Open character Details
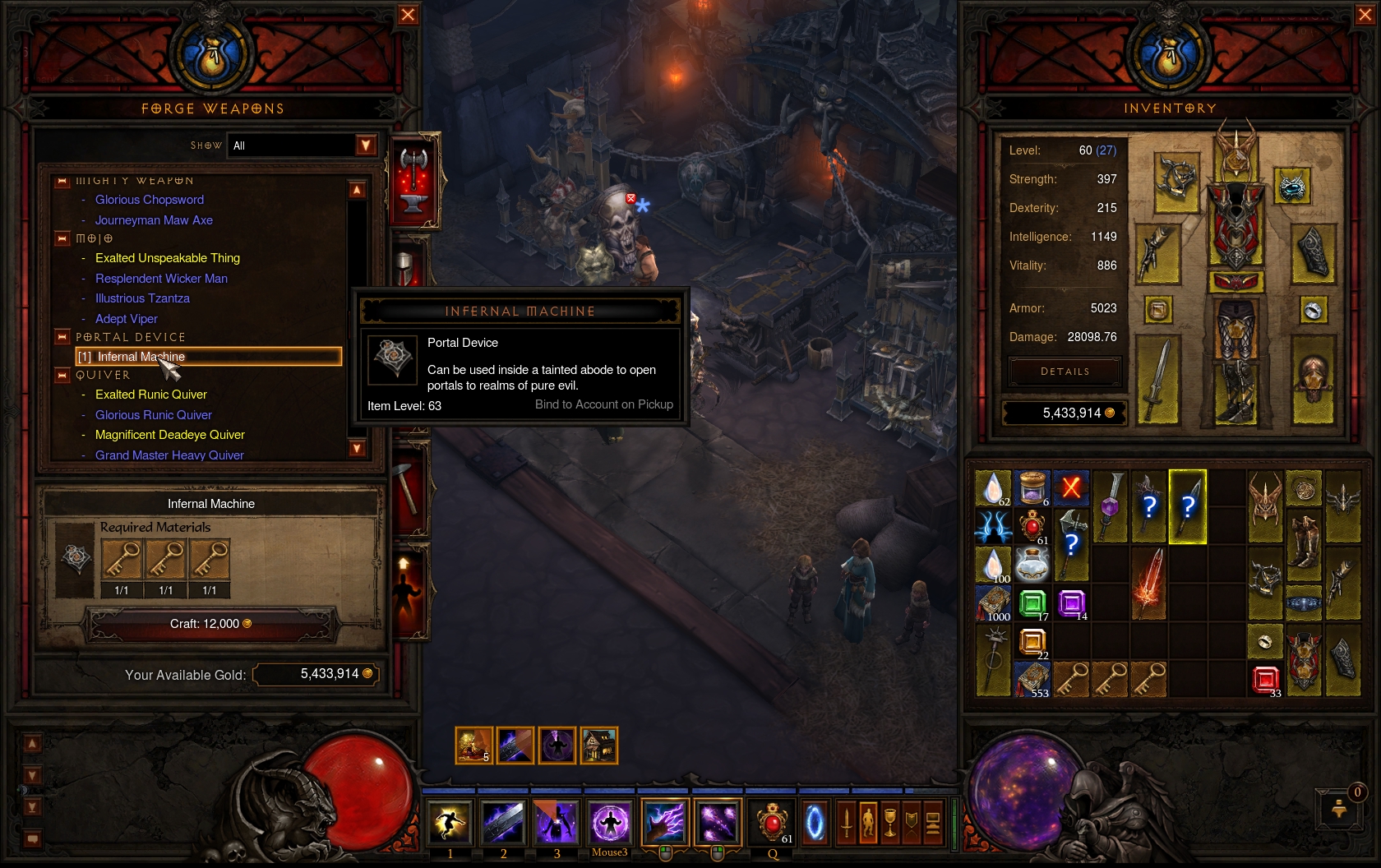The height and width of the screenshot is (868, 1381). tap(1065, 372)
